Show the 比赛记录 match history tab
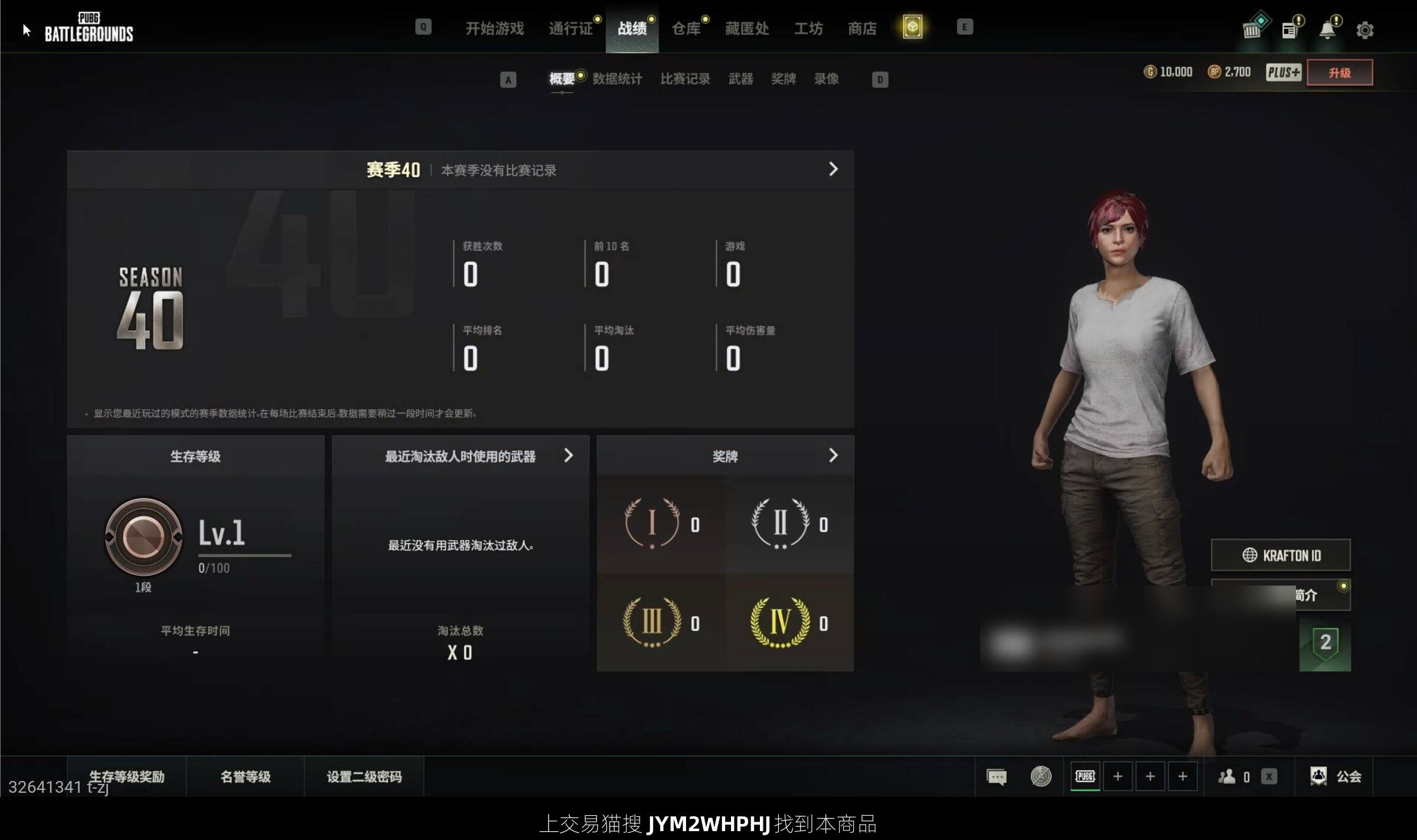The width and height of the screenshot is (1417, 840). [x=685, y=79]
